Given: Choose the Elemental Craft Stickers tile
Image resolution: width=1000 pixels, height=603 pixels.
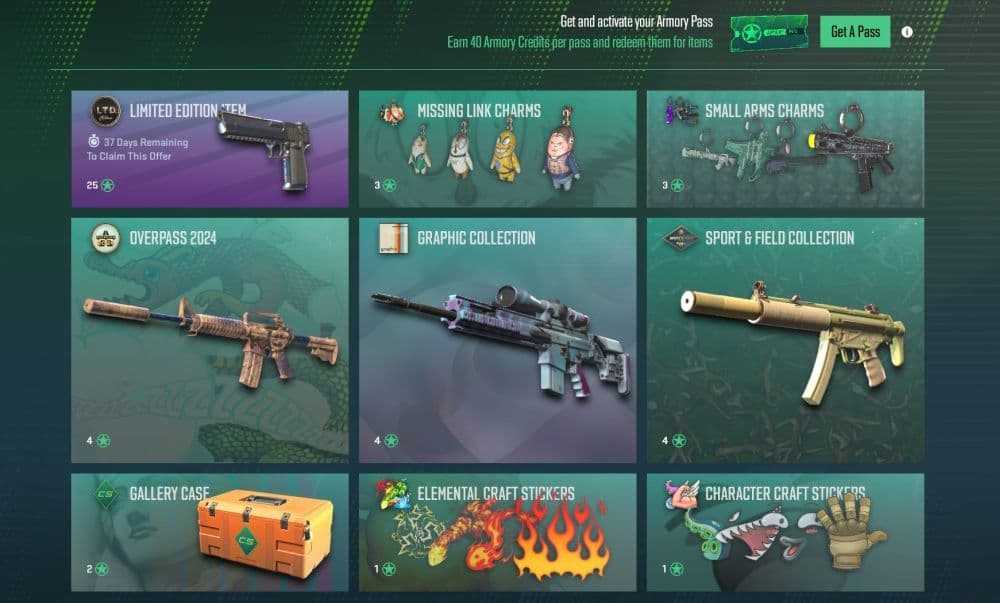Looking at the screenshot, I should [x=497, y=532].
